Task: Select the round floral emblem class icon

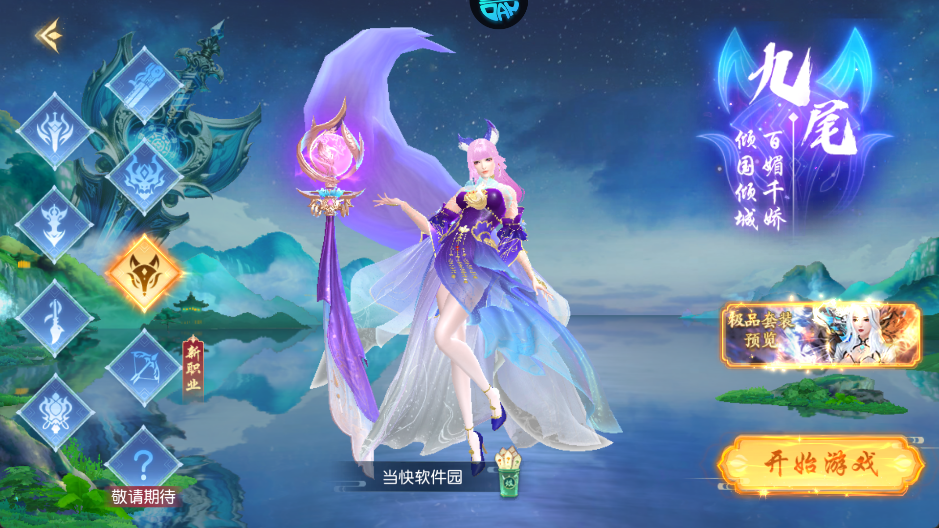Action: pyautogui.click(x=55, y=412)
